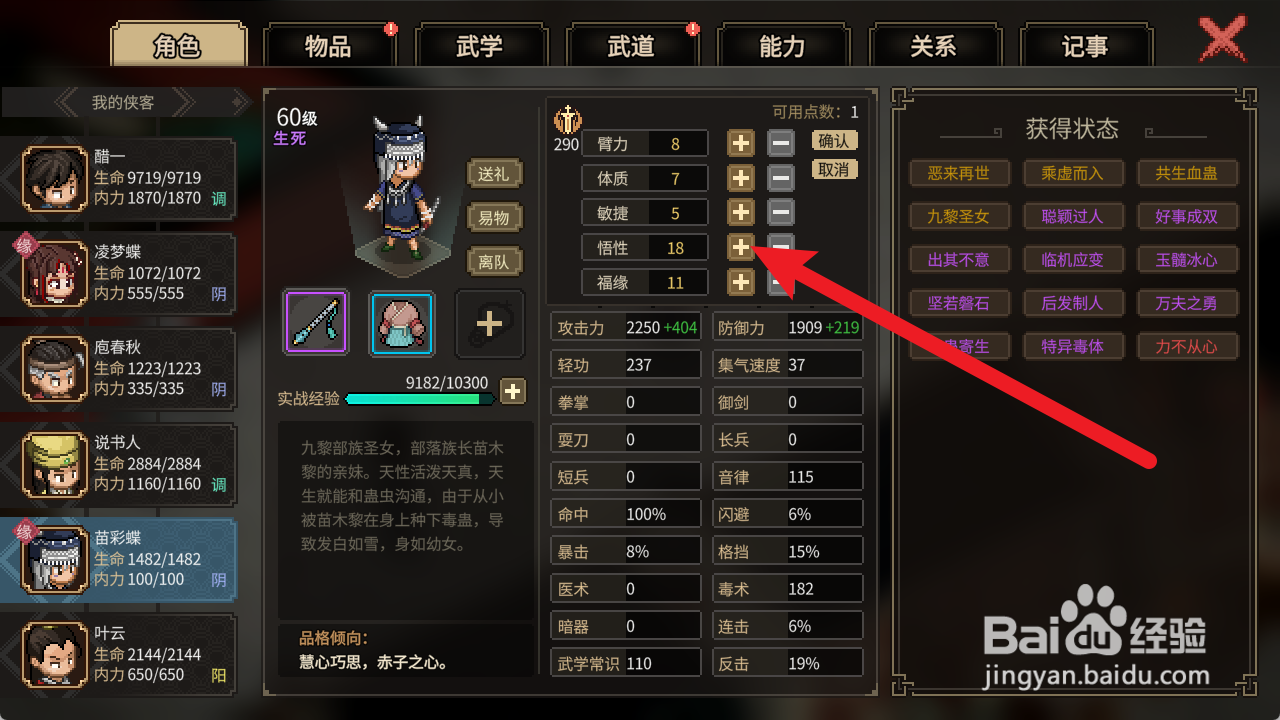Switch to the 物品 tab

(330, 45)
